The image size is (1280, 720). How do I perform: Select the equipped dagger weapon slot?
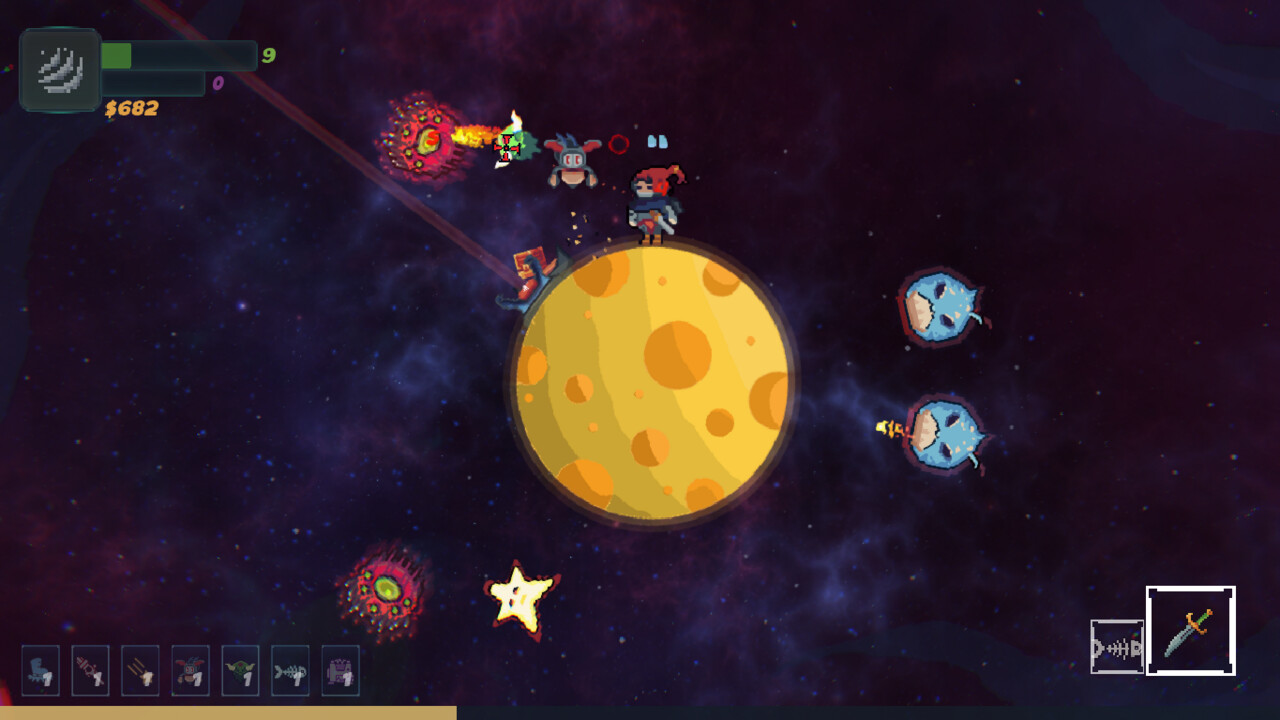tap(1190, 630)
